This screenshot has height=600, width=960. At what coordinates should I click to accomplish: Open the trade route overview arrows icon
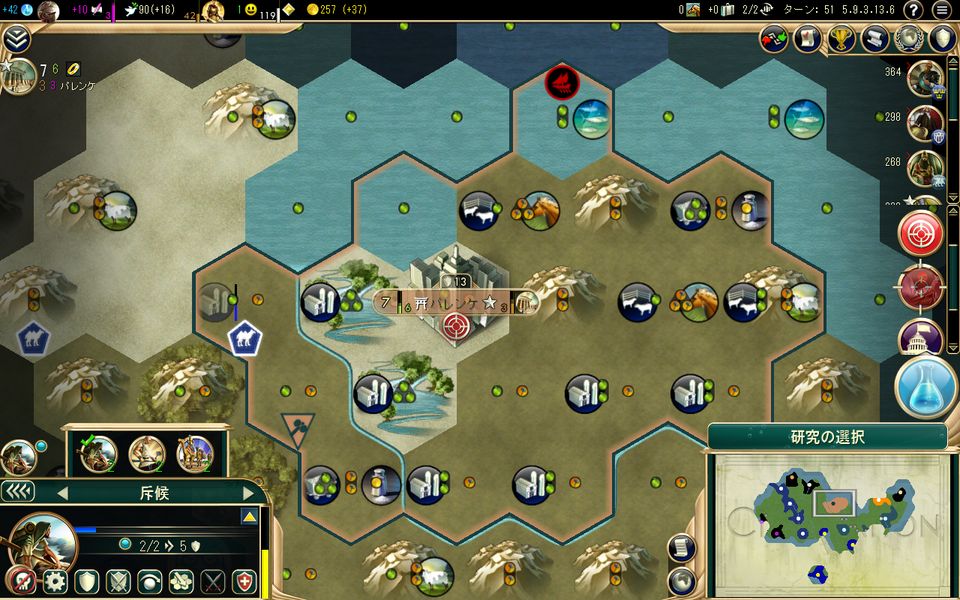click(774, 39)
